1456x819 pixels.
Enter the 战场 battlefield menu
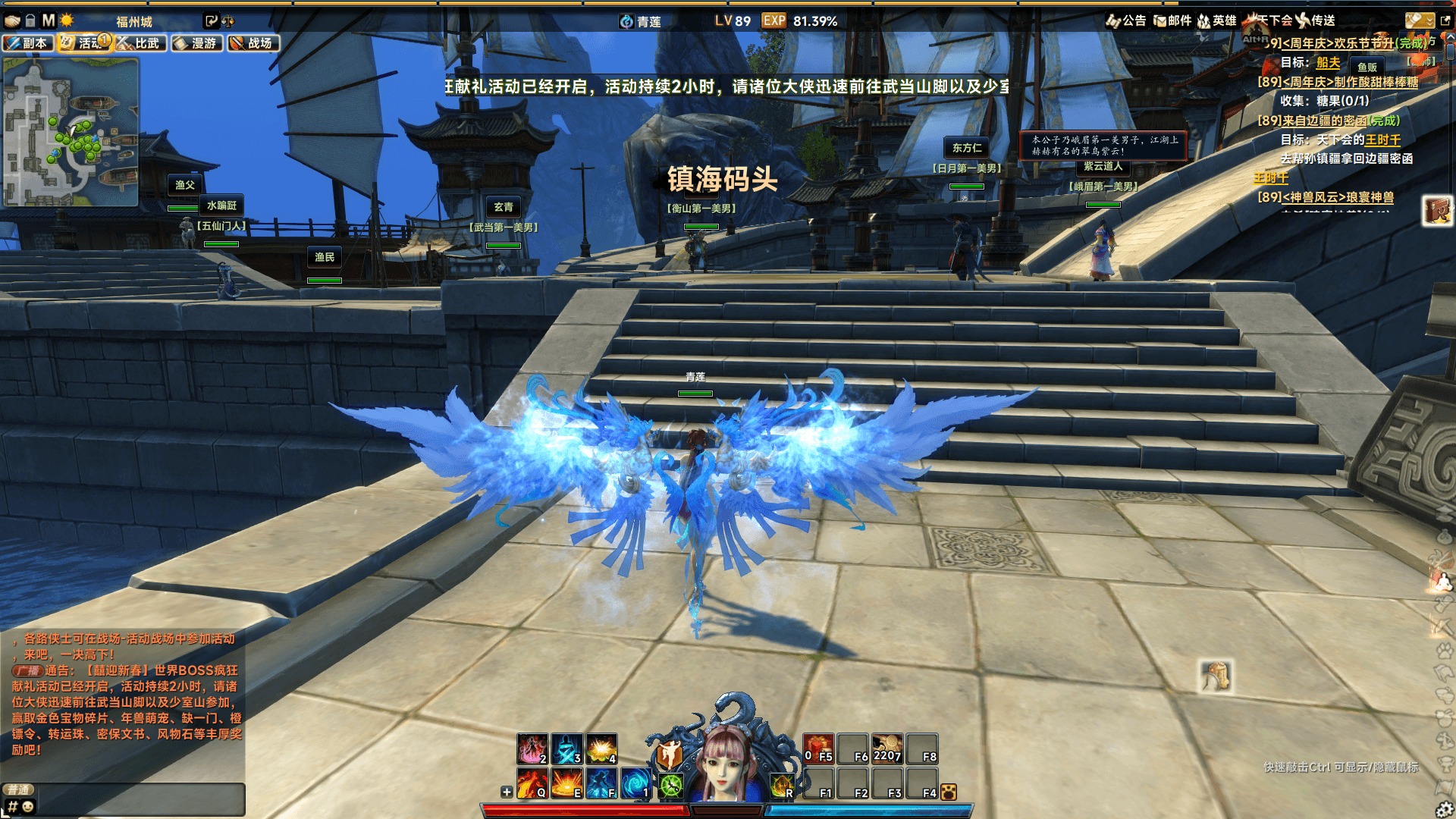pyautogui.click(x=253, y=43)
